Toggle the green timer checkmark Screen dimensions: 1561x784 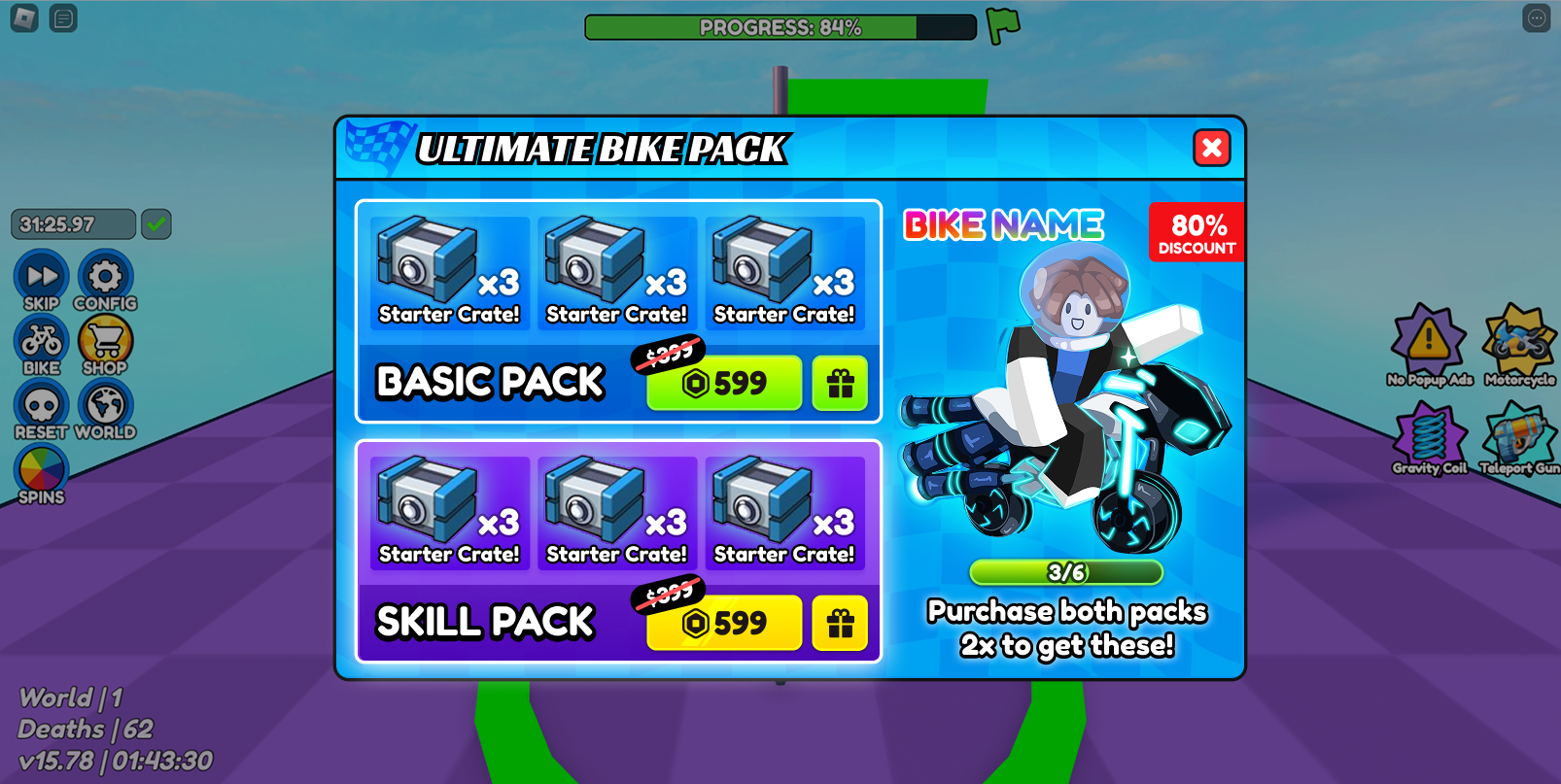[156, 224]
